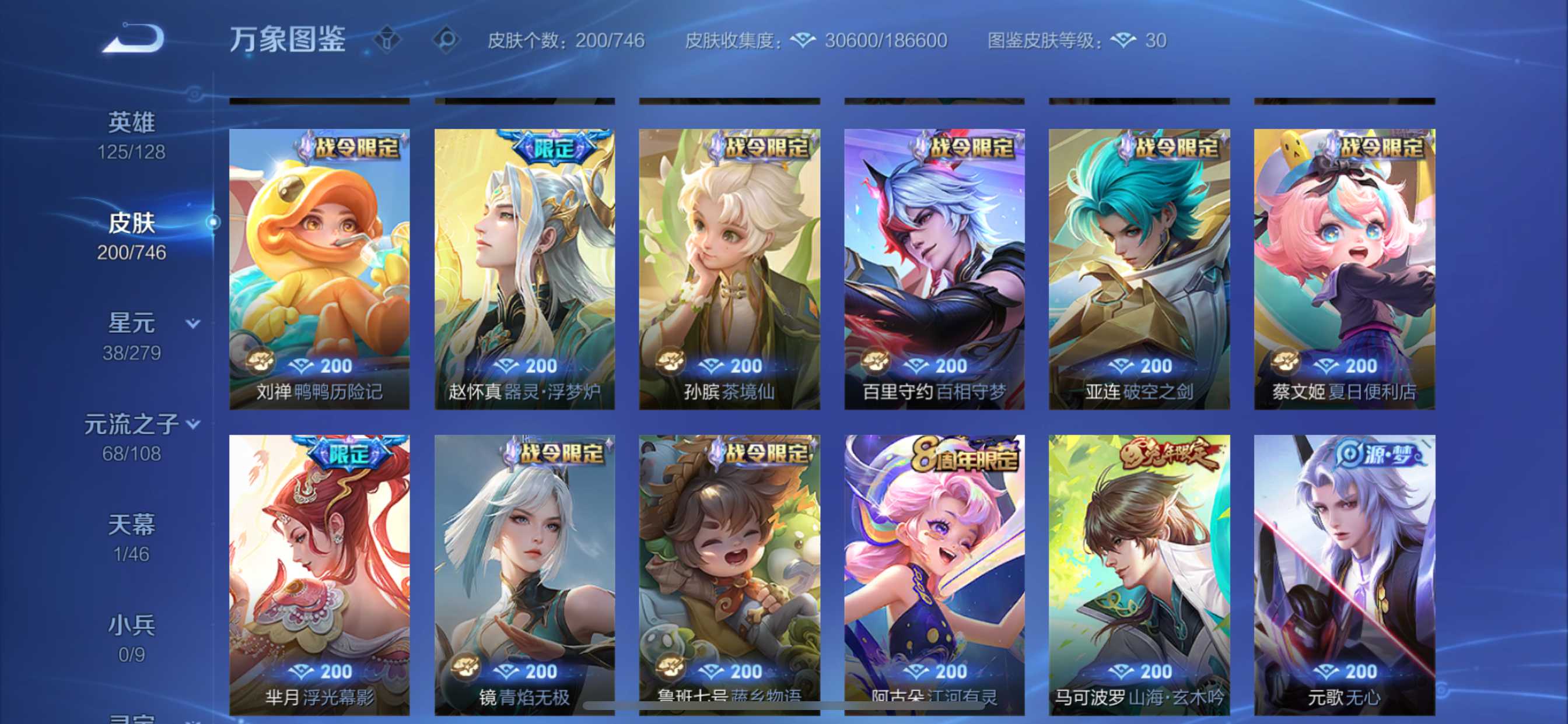Click the 限定 badge on 赵怀真's card
This screenshot has width=1568, height=724.
click(x=554, y=149)
